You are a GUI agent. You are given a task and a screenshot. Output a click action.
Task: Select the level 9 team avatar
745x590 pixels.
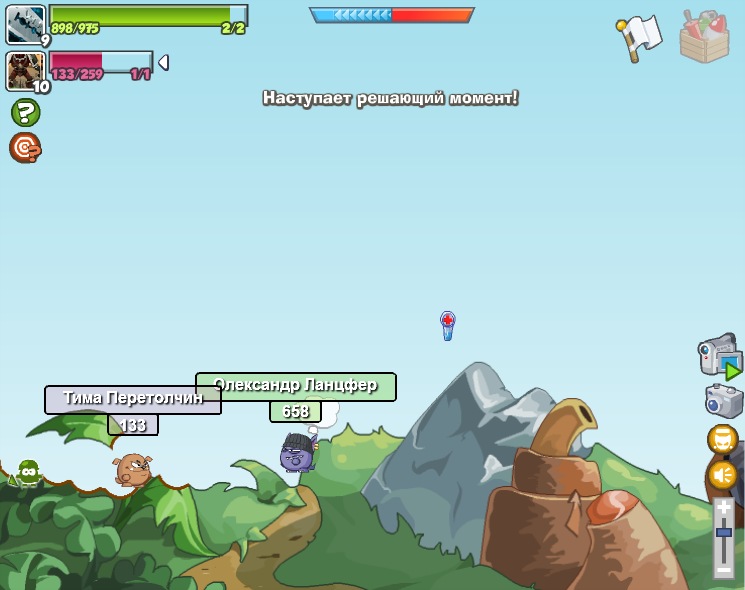pos(26,24)
